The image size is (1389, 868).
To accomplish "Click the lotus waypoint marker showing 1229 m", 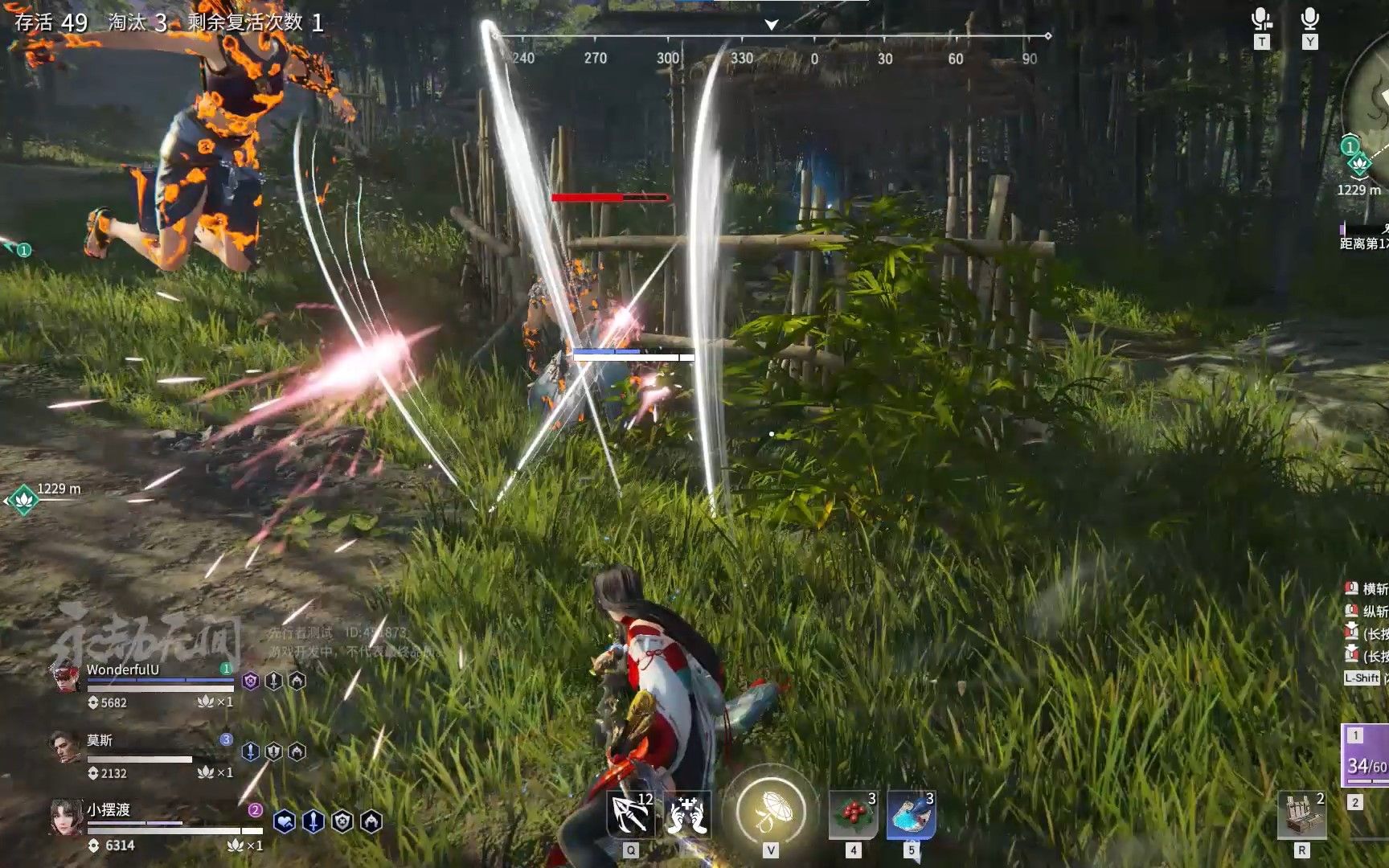I will [x=23, y=500].
